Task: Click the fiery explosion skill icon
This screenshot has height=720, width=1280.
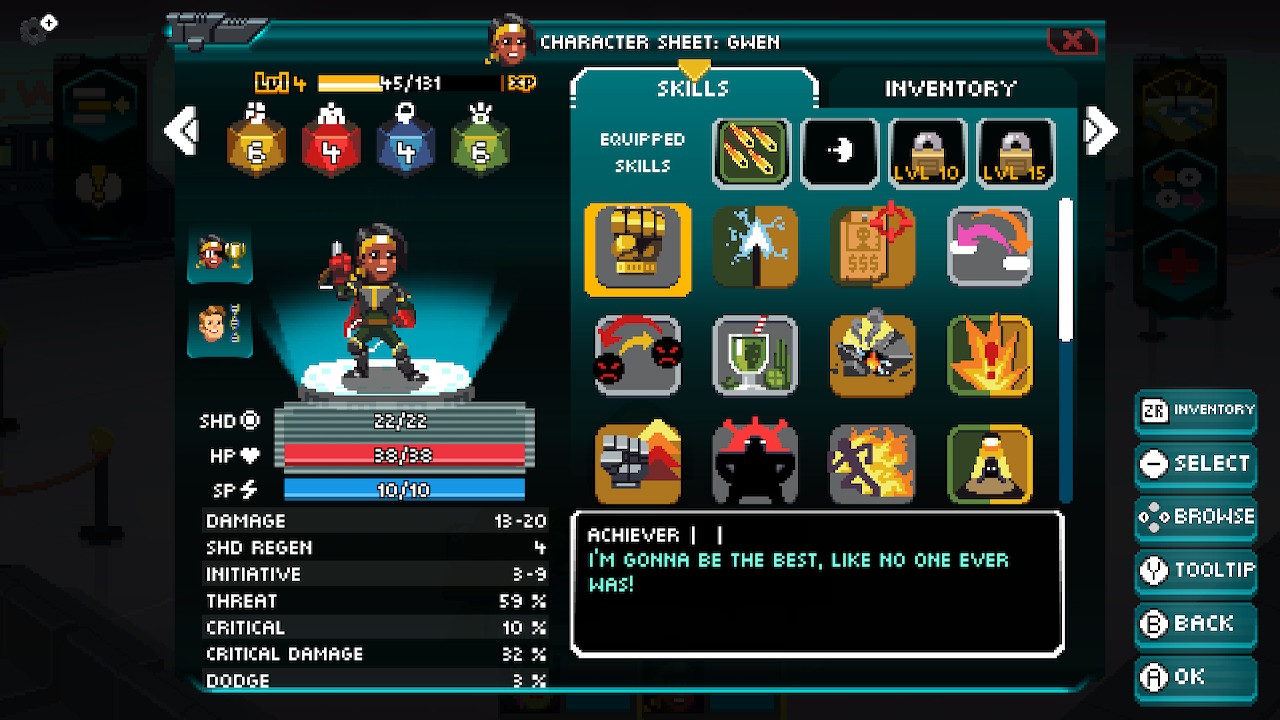Action: pyautogui.click(x=990, y=355)
